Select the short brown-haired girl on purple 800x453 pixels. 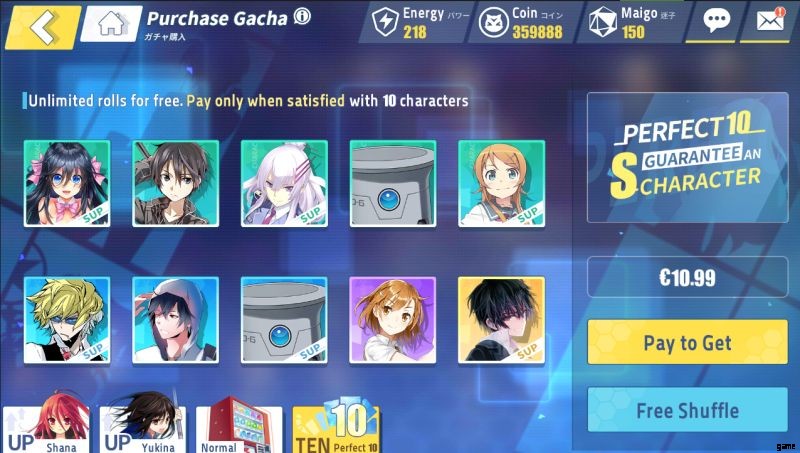pyautogui.click(x=392, y=319)
